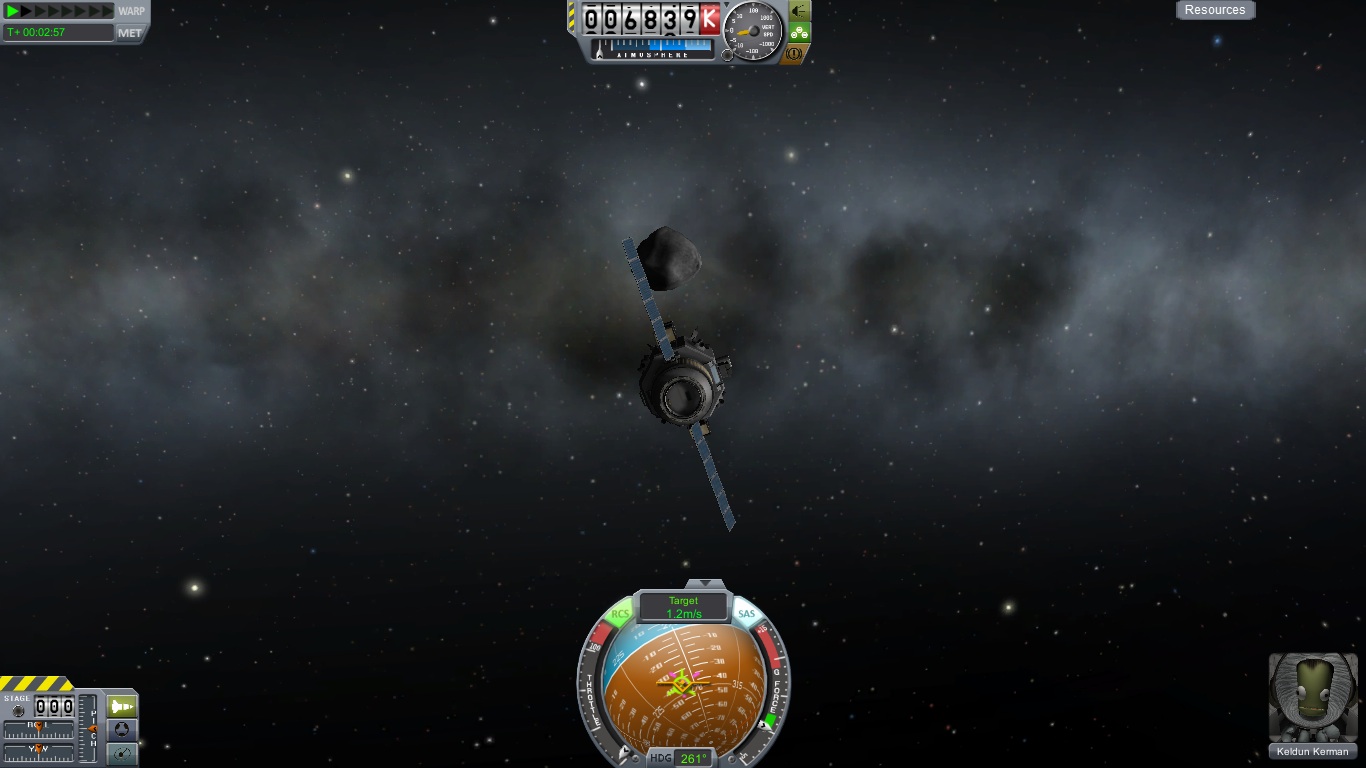Image resolution: width=1366 pixels, height=768 pixels.
Task: Open the map view with the orbit icon
Action: [x=121, y=754]
